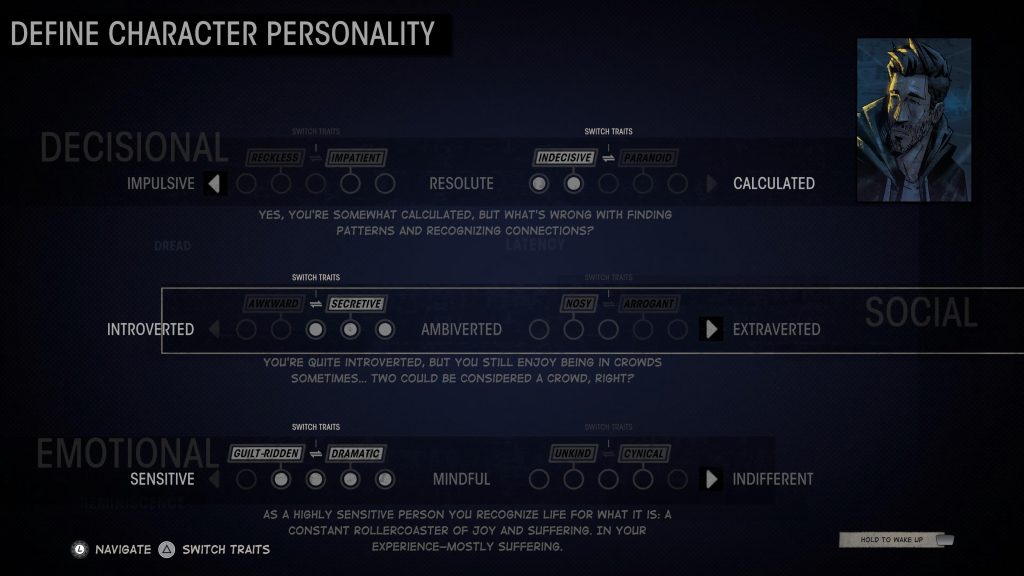This screenshot has height=576, width=1024.
Task: Choose the Dramatic trait tag
Action: (x=355, y=453)
